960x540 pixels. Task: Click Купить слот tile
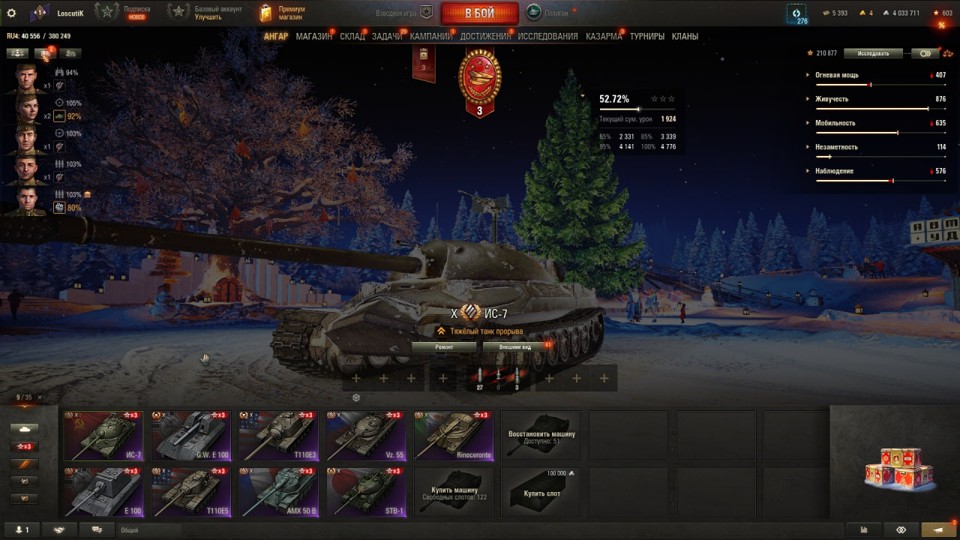540,491
